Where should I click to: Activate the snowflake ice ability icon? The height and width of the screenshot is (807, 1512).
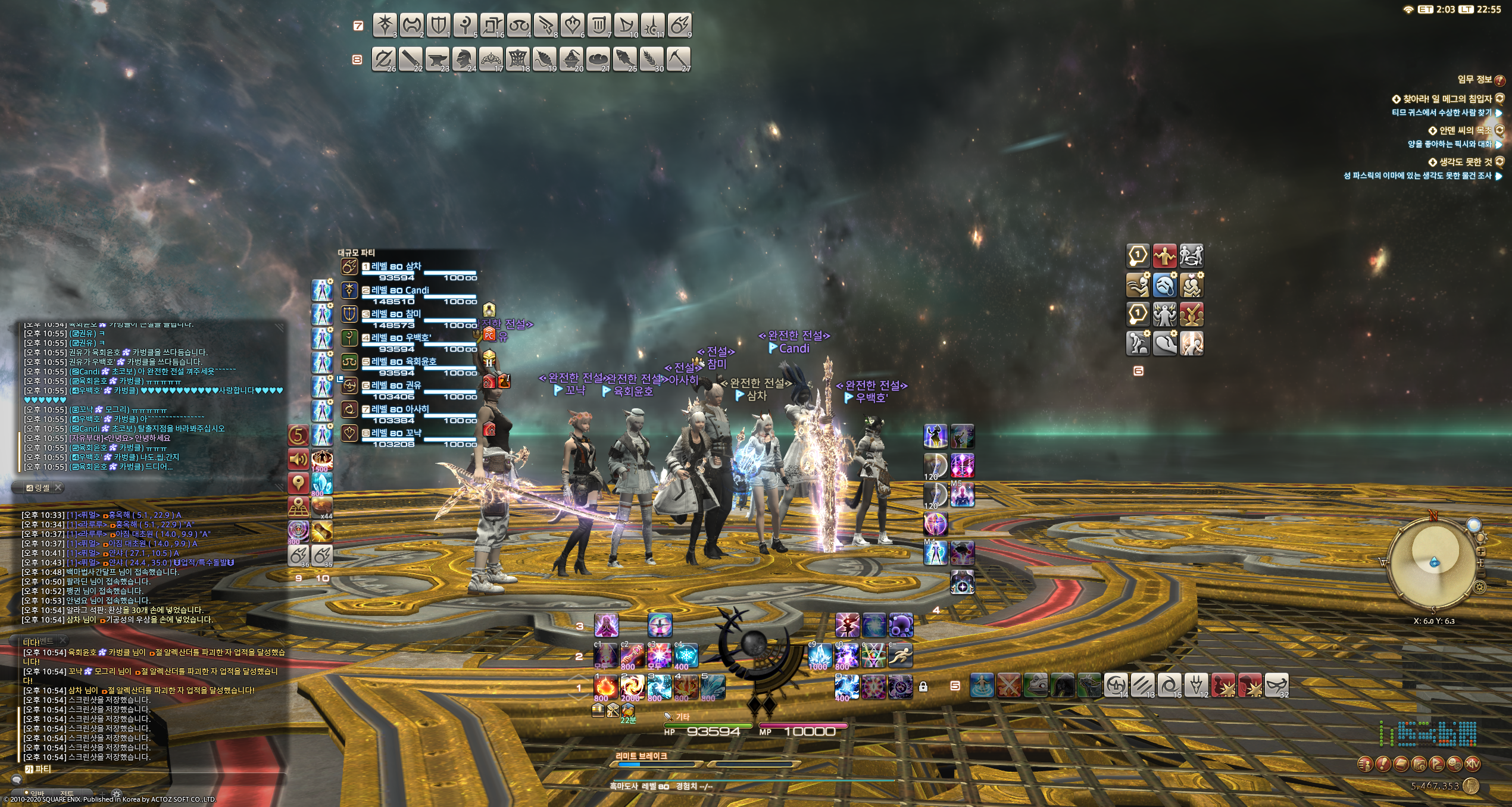tap(686, 656)
